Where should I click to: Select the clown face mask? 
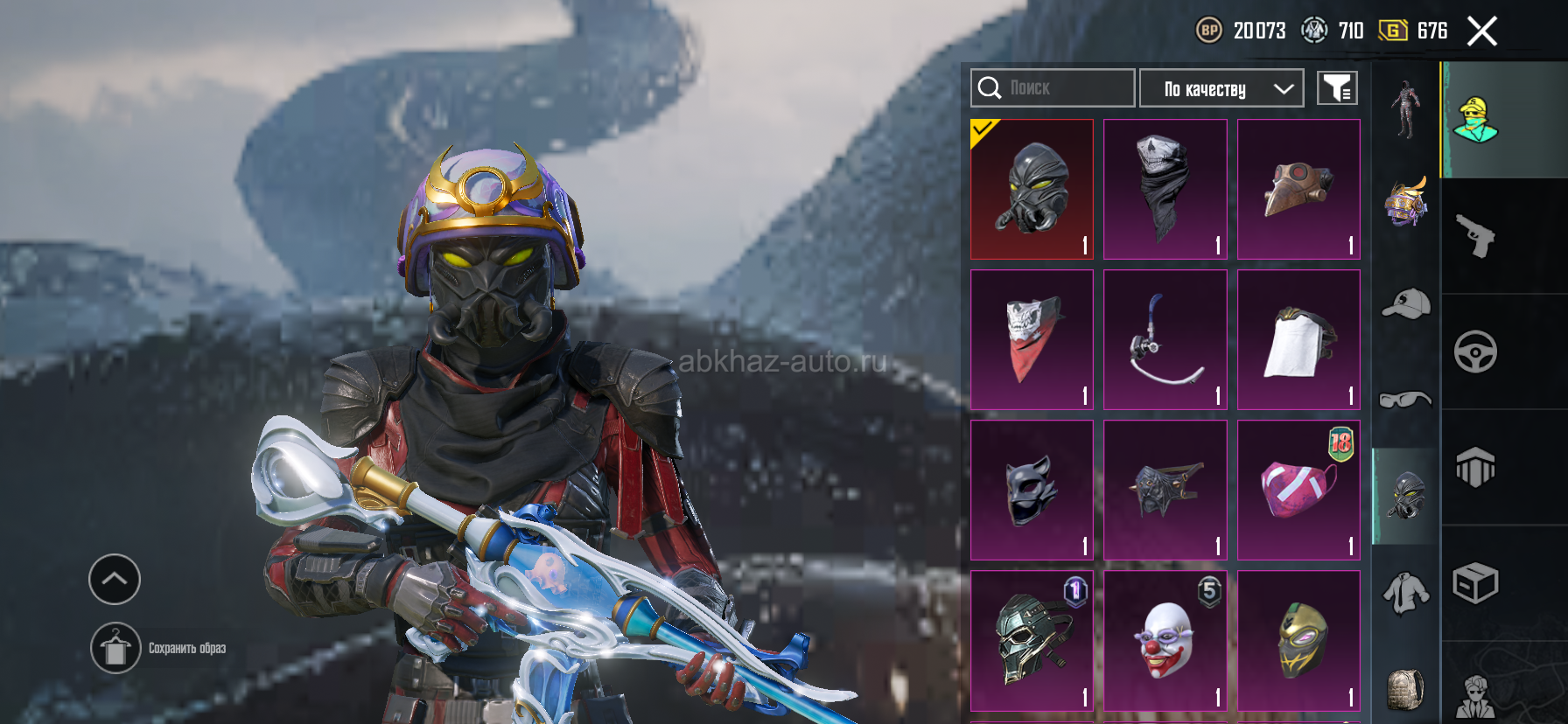(x=1165, y=640)
